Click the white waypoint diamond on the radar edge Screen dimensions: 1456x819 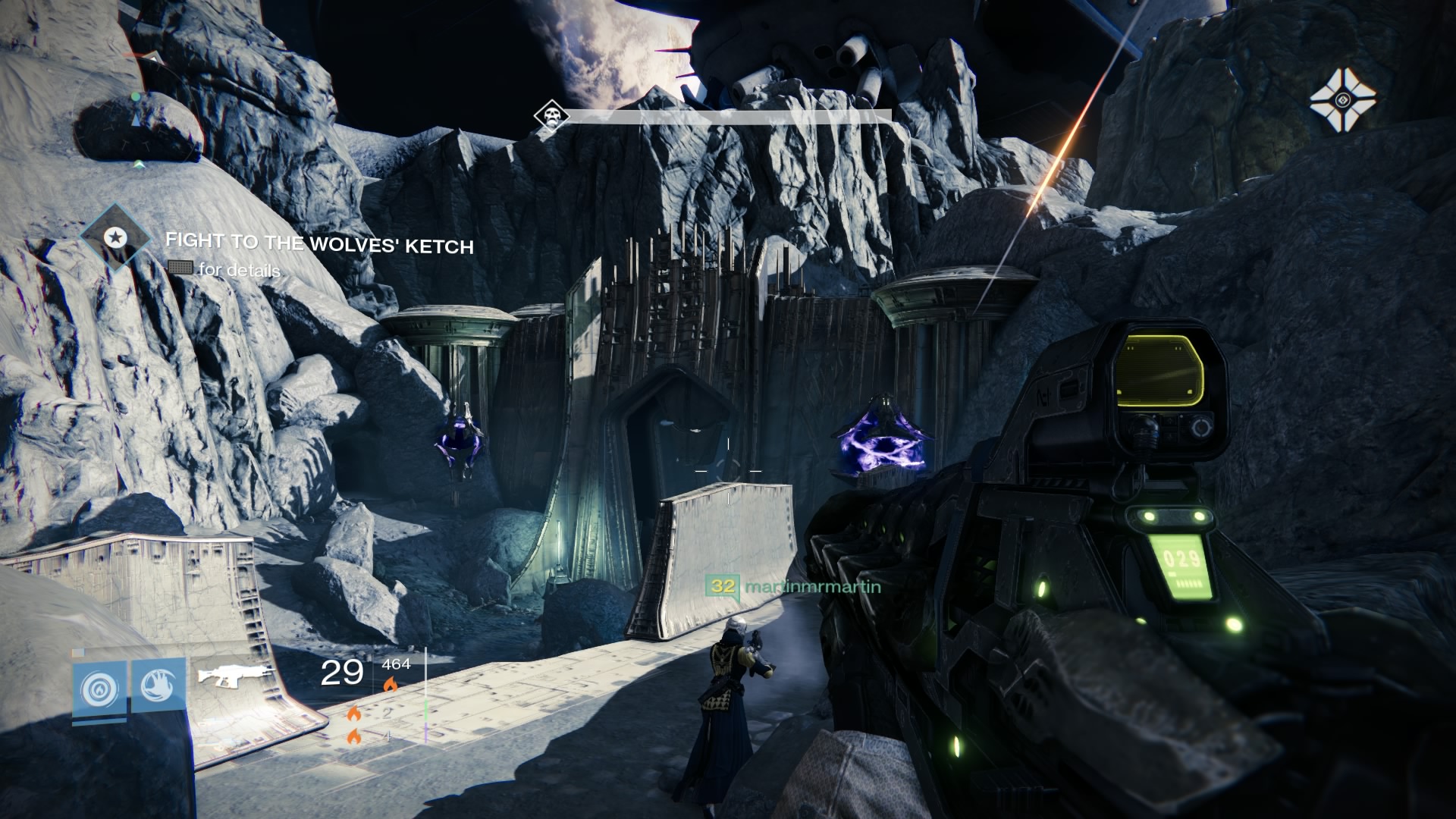coord(139,165)
